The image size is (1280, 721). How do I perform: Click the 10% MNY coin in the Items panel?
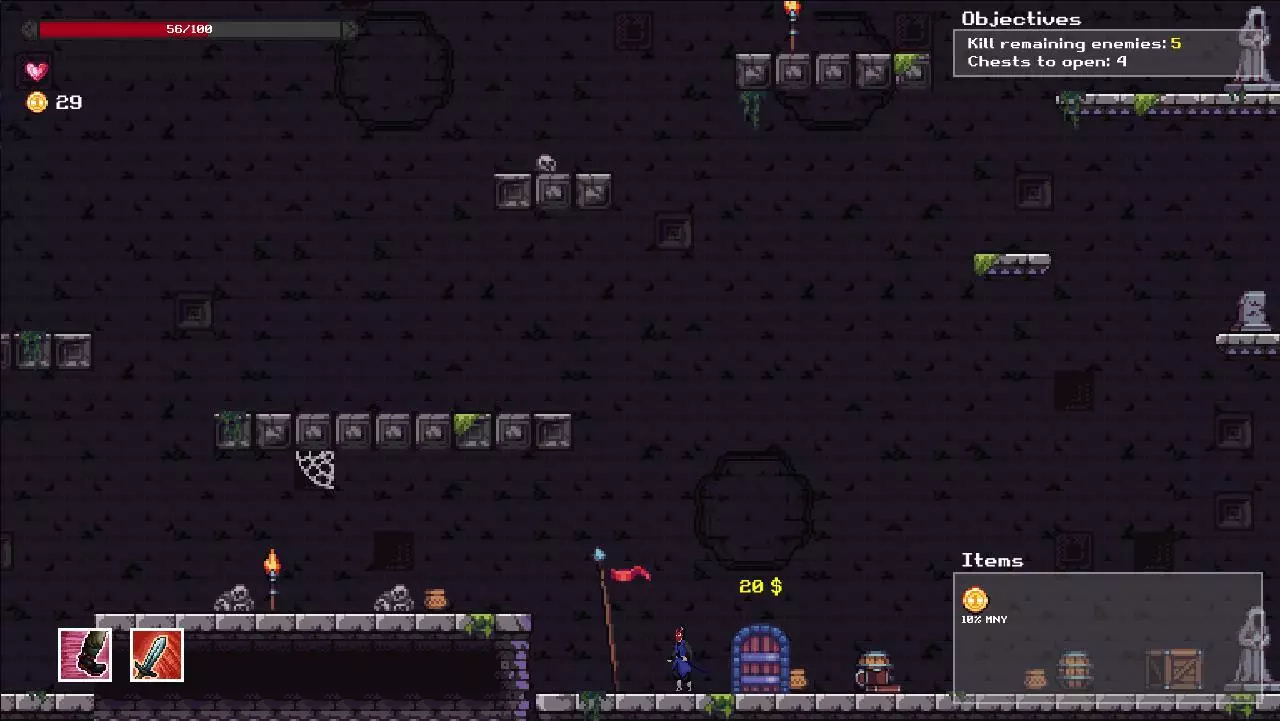point(975,601)
